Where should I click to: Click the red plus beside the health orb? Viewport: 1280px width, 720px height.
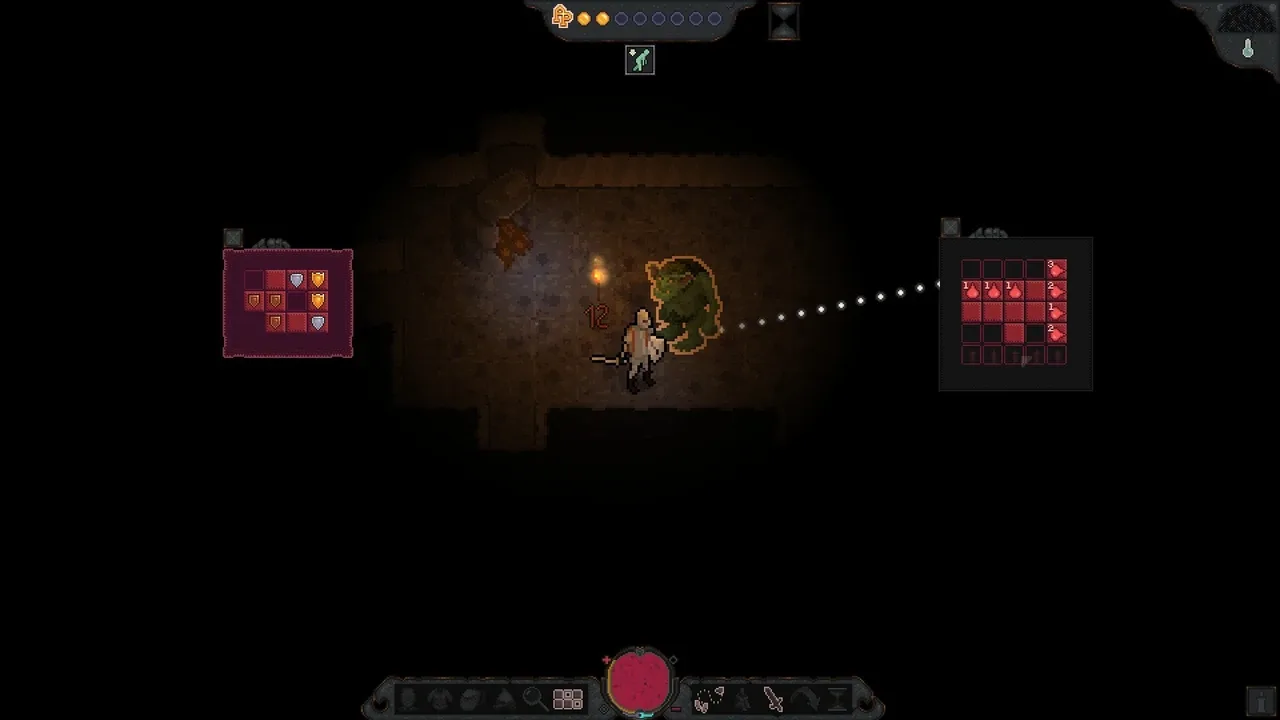click(x=606, y=661)
